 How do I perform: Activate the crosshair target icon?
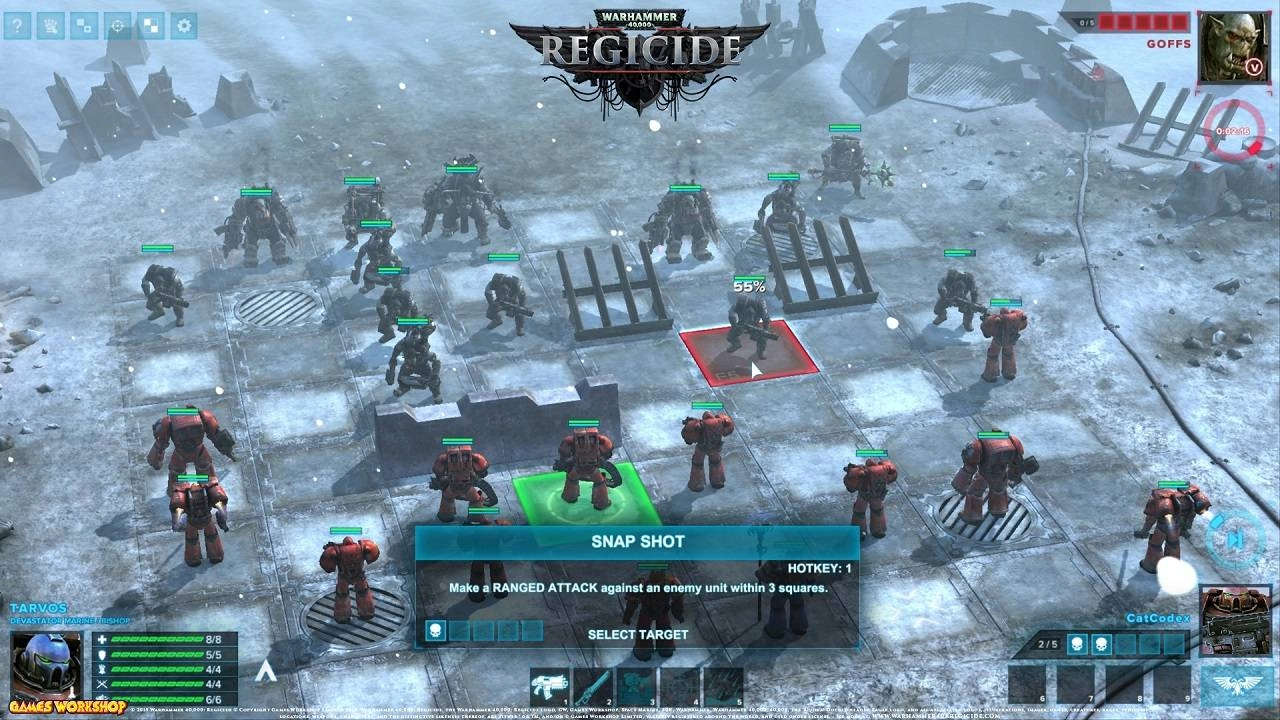(x=117, y=26)
